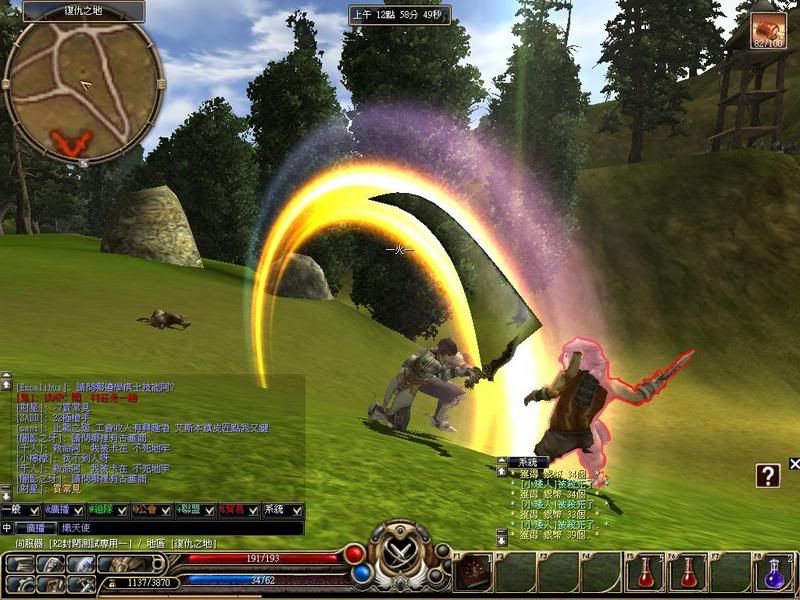Use the F1 skill book slot
Viewport: 800px width, 600px height.
(474, 572)
